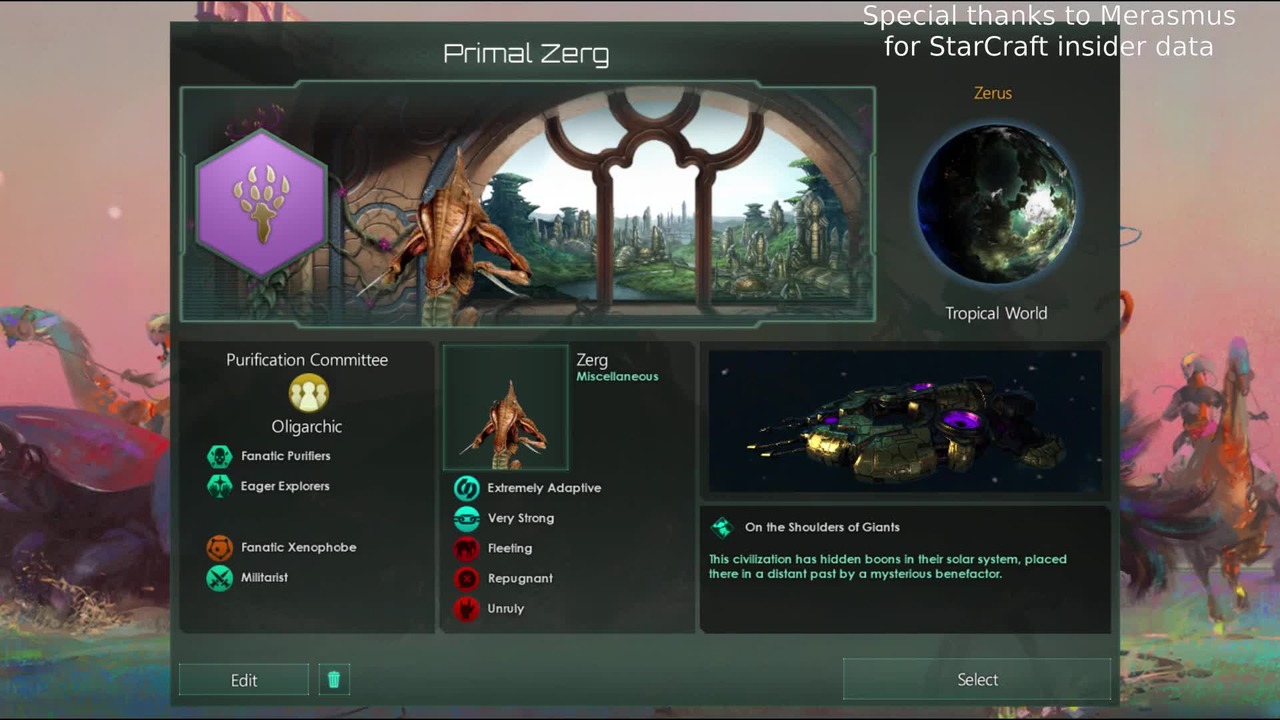Viewport: 1280px width, 720px height.
Task: Inspect the Repugnant trait icon
Action: click(x=467, y=578)
